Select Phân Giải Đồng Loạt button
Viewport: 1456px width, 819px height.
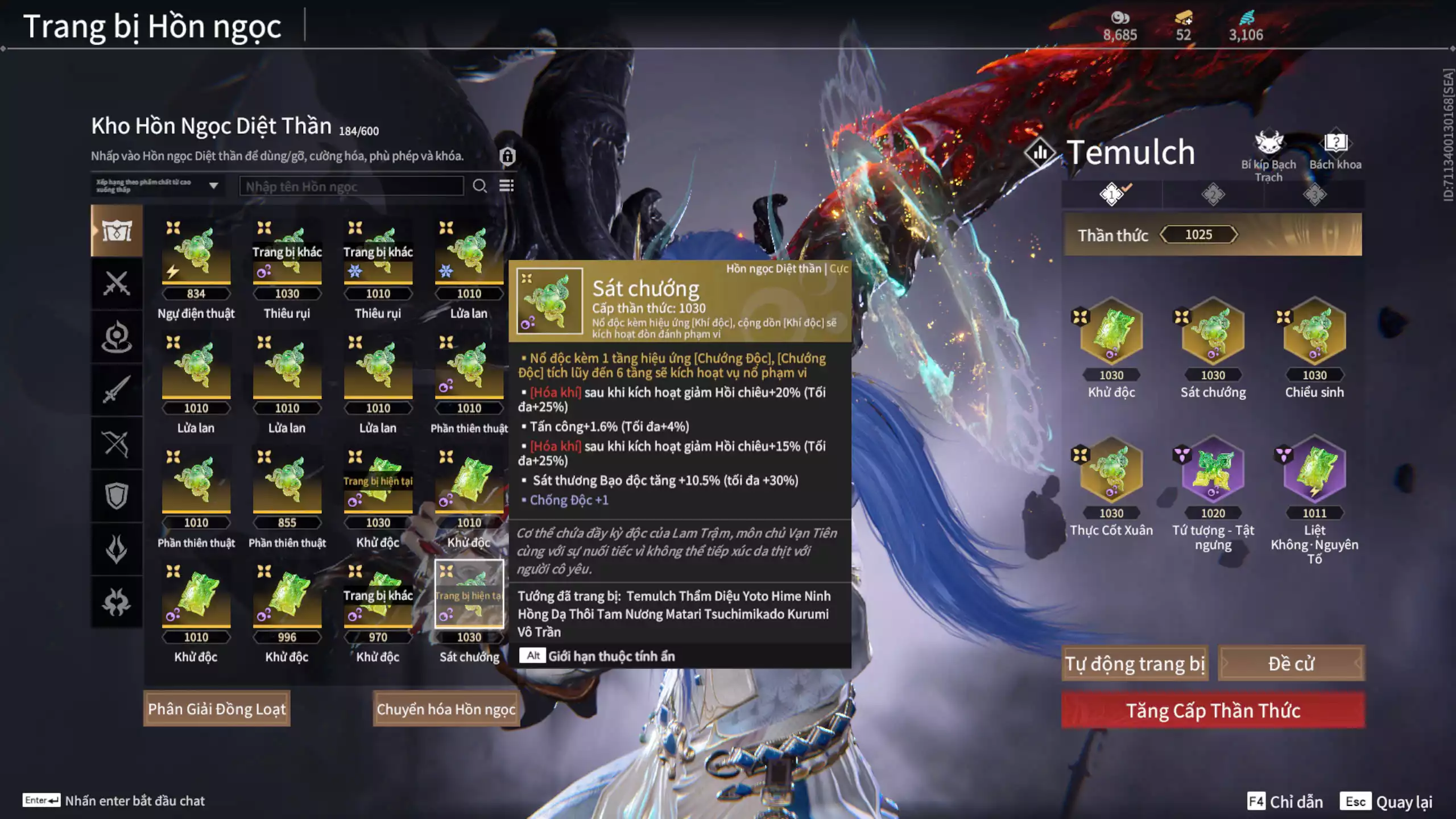click(x=217, y=709)
